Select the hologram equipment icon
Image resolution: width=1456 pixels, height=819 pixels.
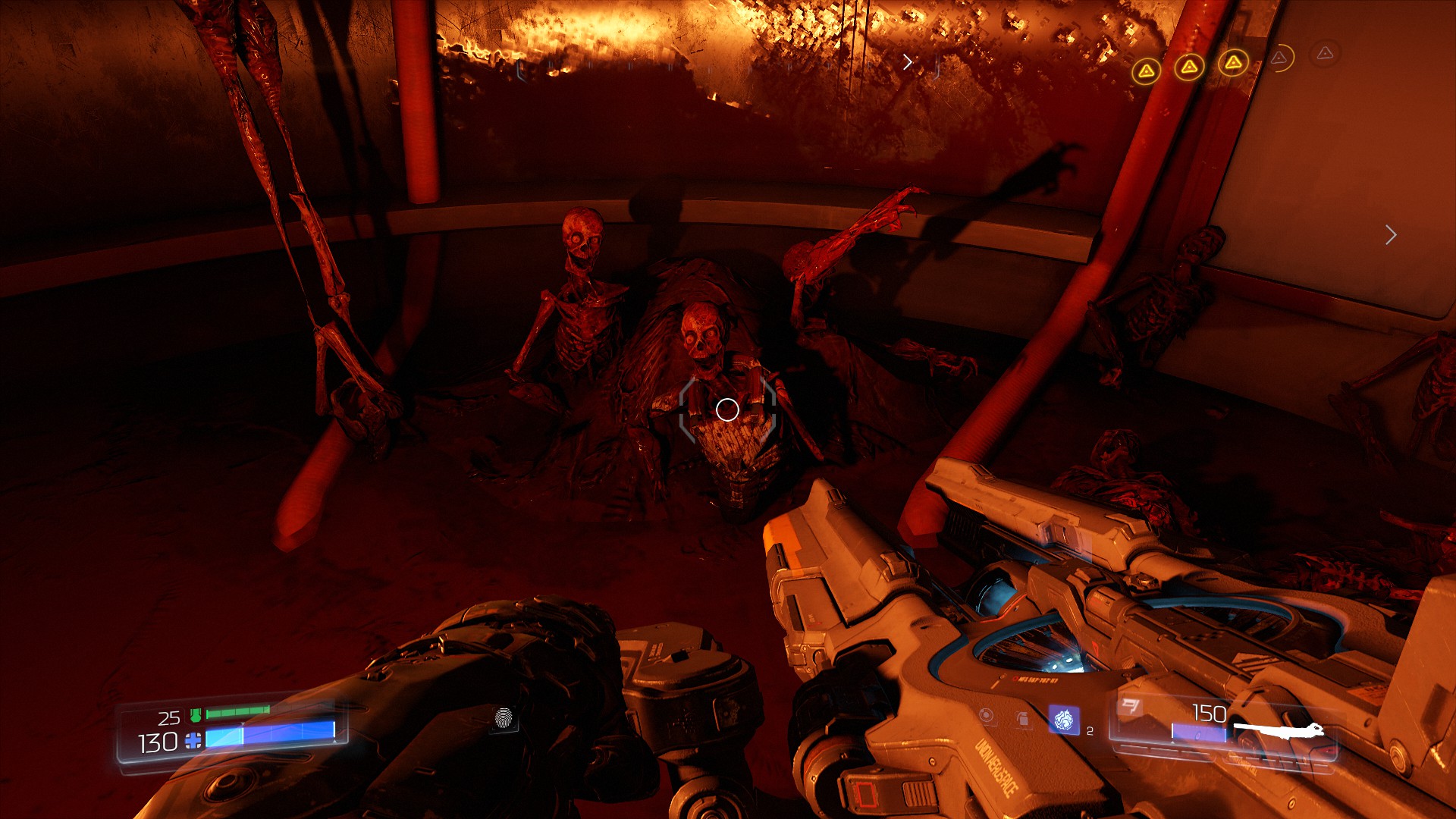tap(986, 715)
